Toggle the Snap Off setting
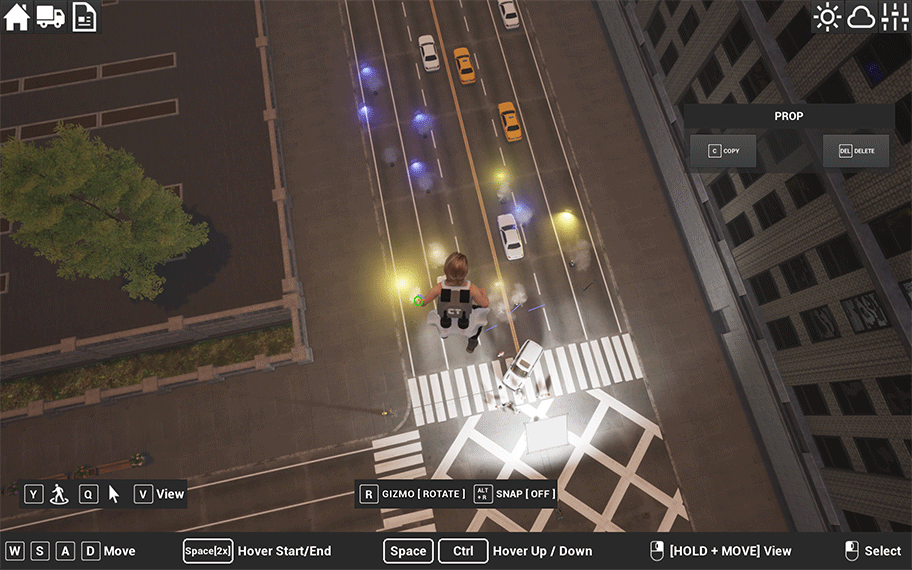Screen dimensions: 912x570 tap(514, 494)
